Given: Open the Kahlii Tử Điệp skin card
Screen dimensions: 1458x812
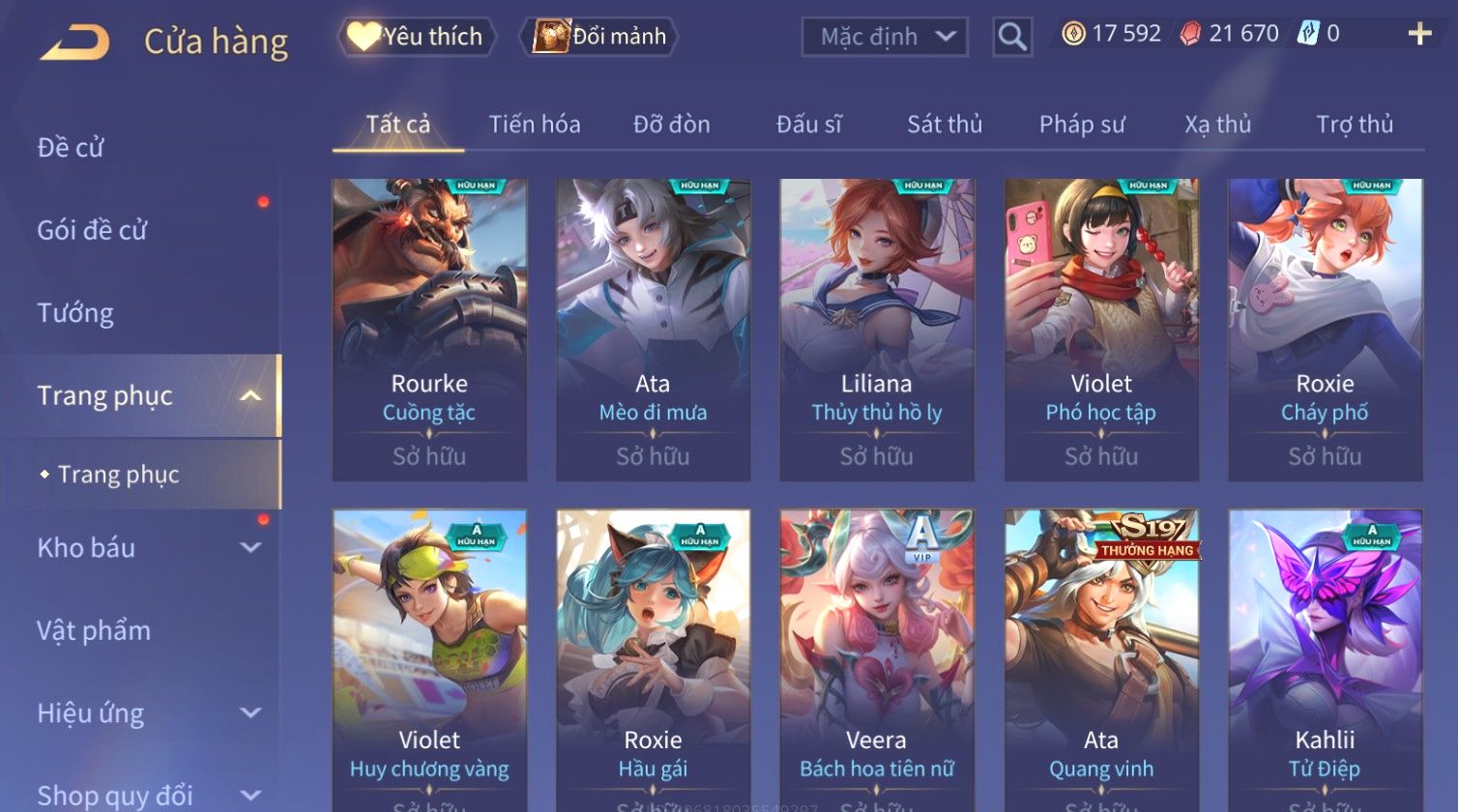Looking at the screenshot, I should (1325, 657).
